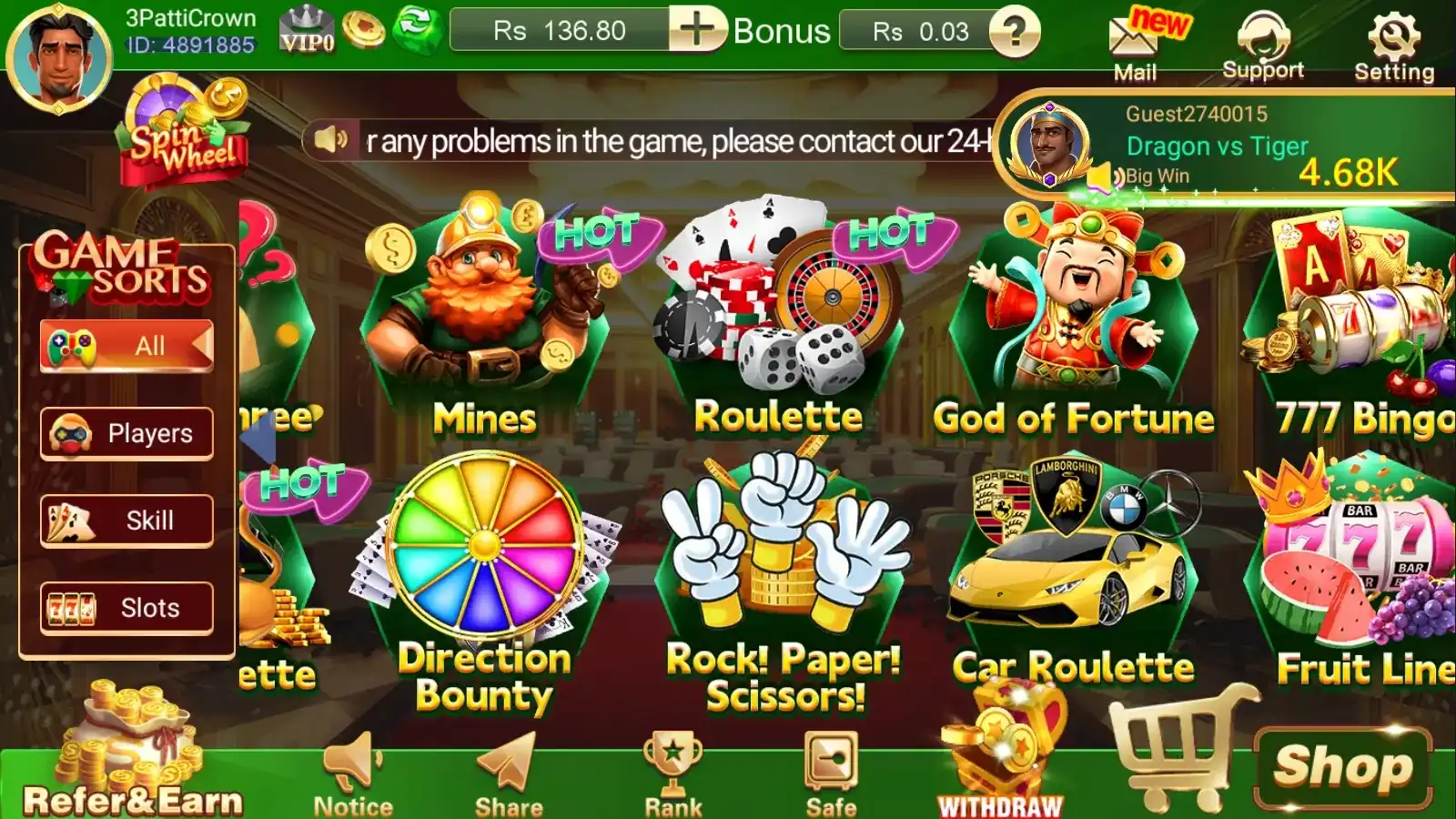Add money with the plus button
The width and height of the screenshot is (1456, 819).
click(x=697, y=30)
